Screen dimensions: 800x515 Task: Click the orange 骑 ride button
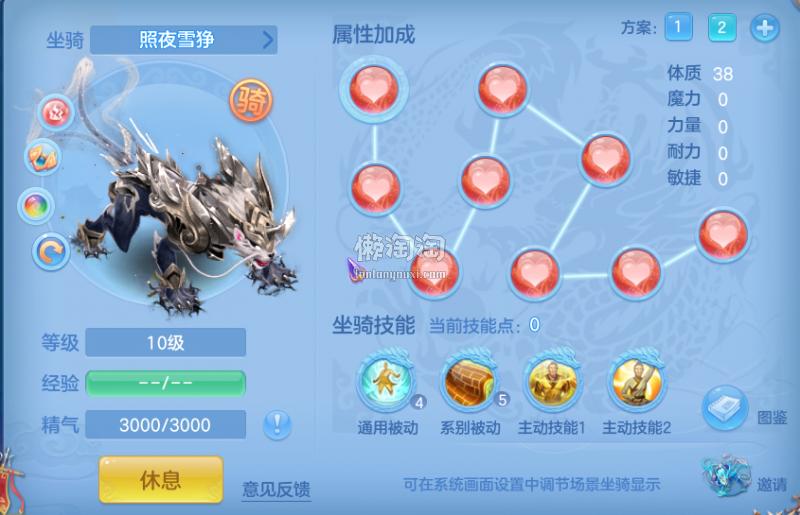pos(249,99)
